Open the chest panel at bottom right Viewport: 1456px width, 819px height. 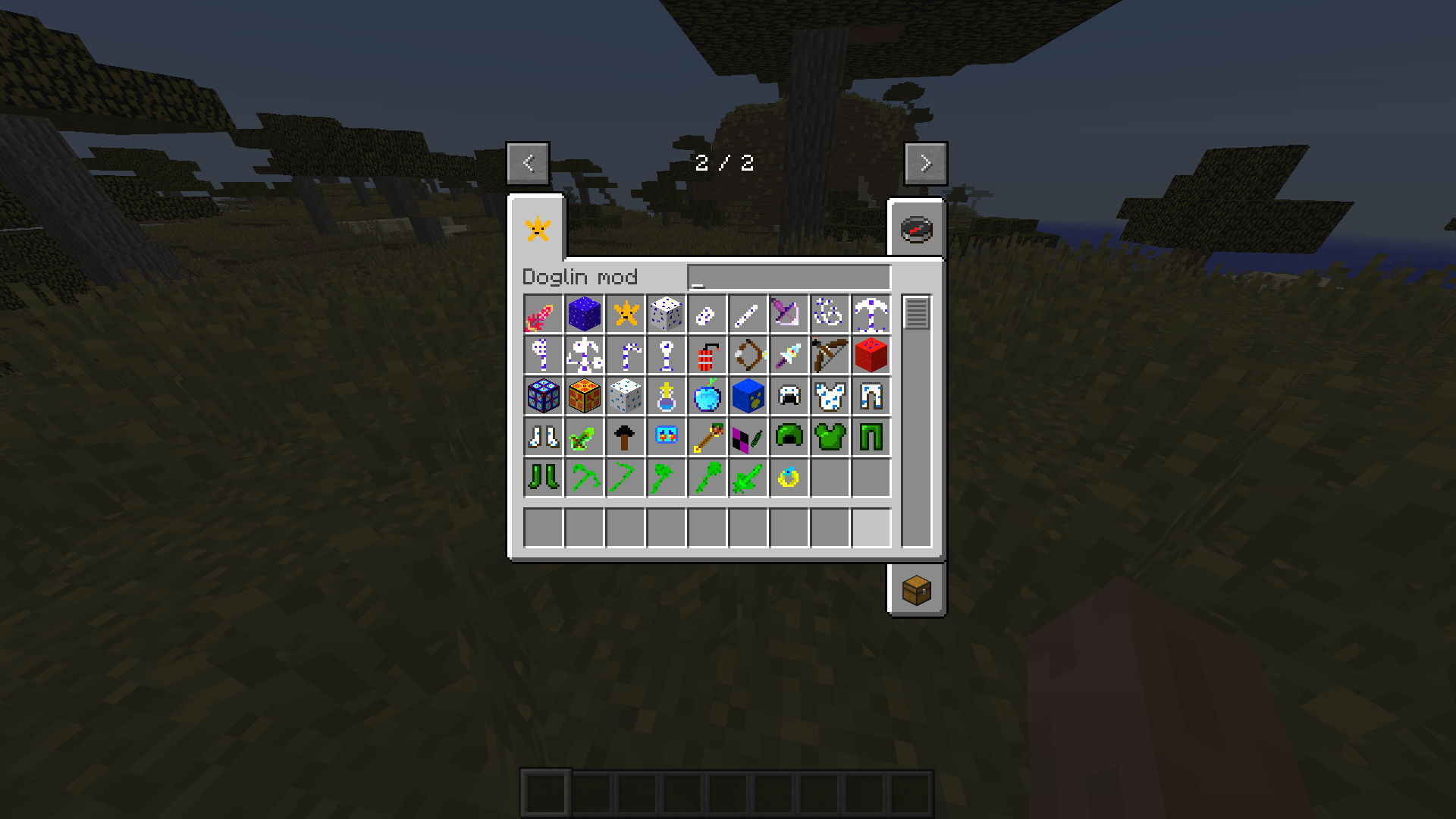(916, 591)
